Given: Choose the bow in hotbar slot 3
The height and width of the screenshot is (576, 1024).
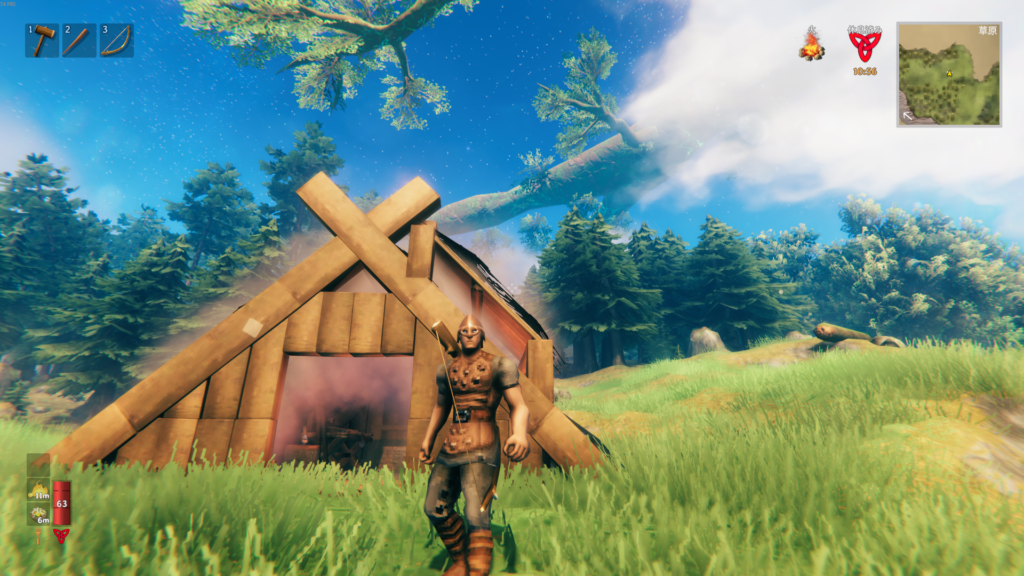Looking at the screenshot, I should point(116,41).
